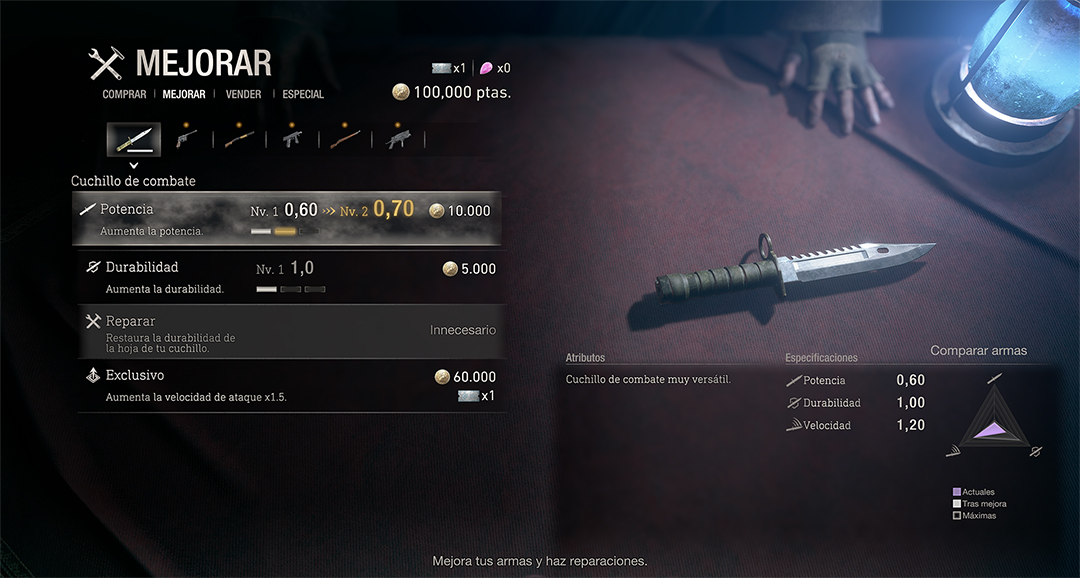Choose the bolt-action rifle weapon slot
This screenshot has width=1080, height=578.
[x=346, y=138]
